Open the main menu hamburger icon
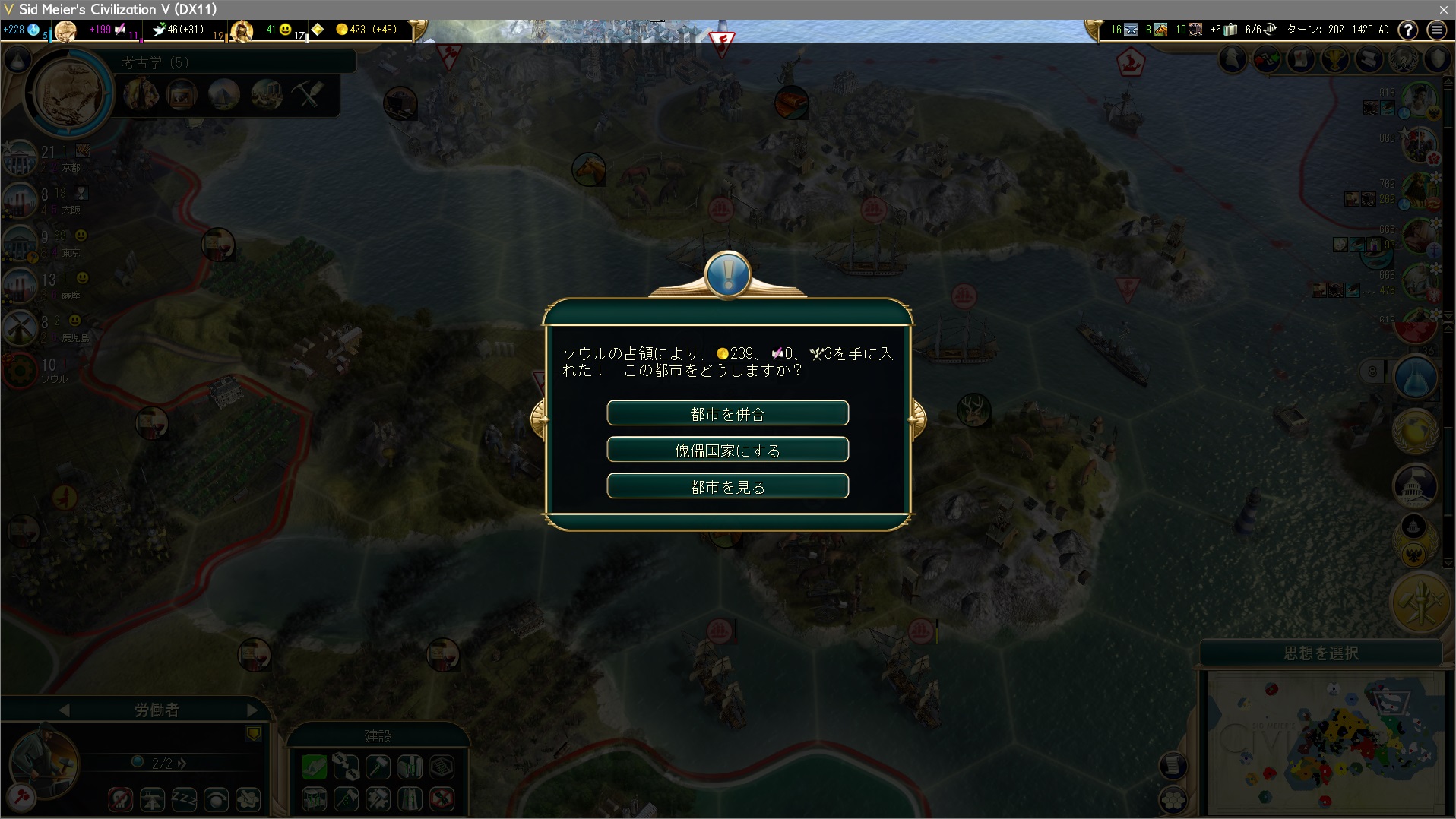The image size is (1456, 819). pyautogui.click(x=1436, y=30)
